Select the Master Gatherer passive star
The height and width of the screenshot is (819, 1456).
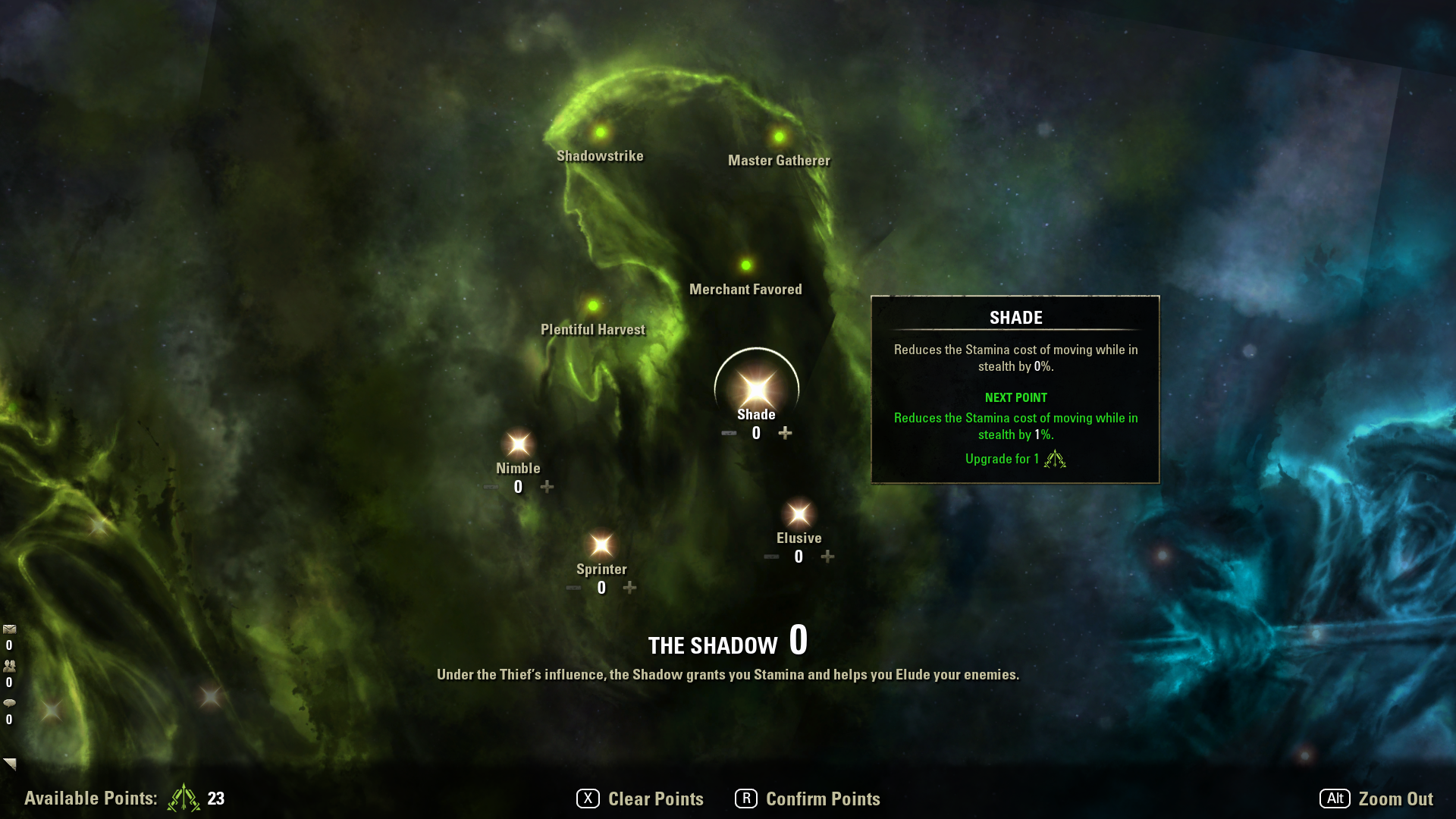[x=779, y=136]
